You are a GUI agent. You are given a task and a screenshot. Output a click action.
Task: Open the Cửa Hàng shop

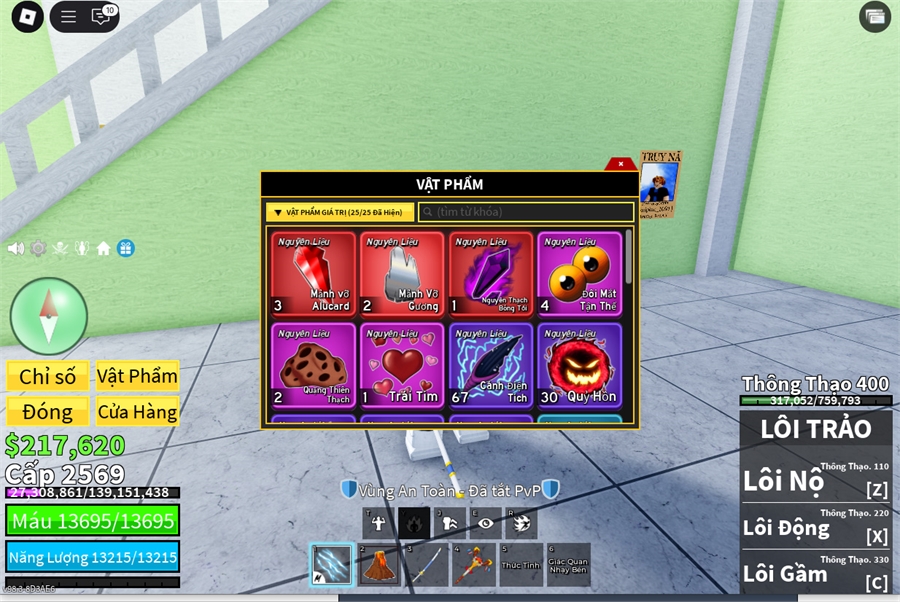137,411
